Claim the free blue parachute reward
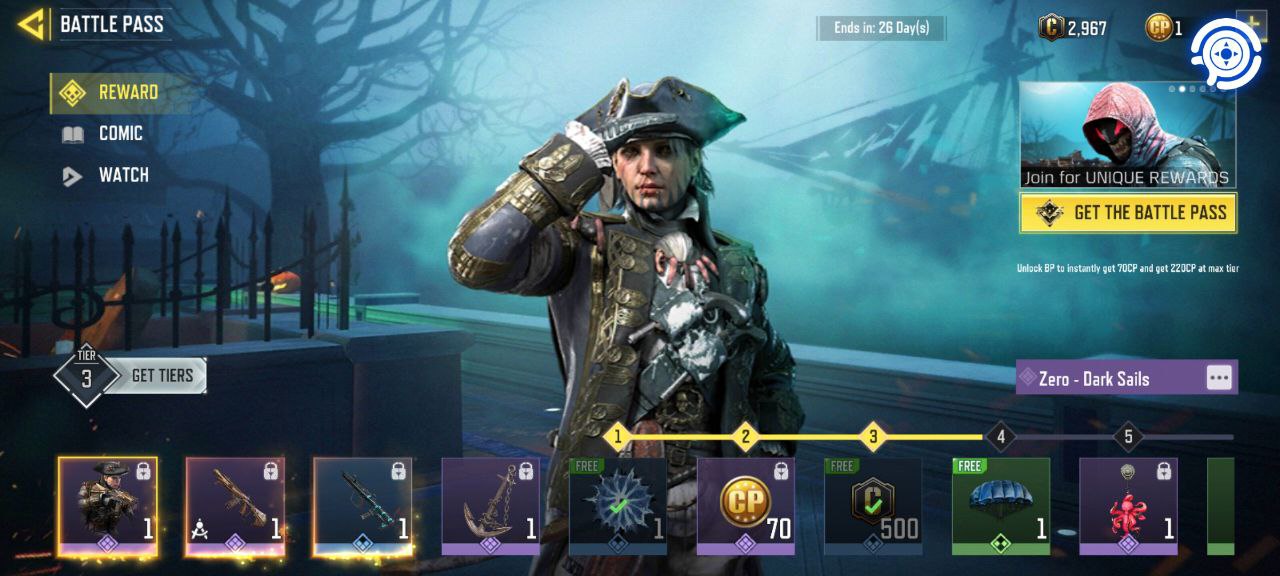The image size is (1280, 576). pos(1001,505)
